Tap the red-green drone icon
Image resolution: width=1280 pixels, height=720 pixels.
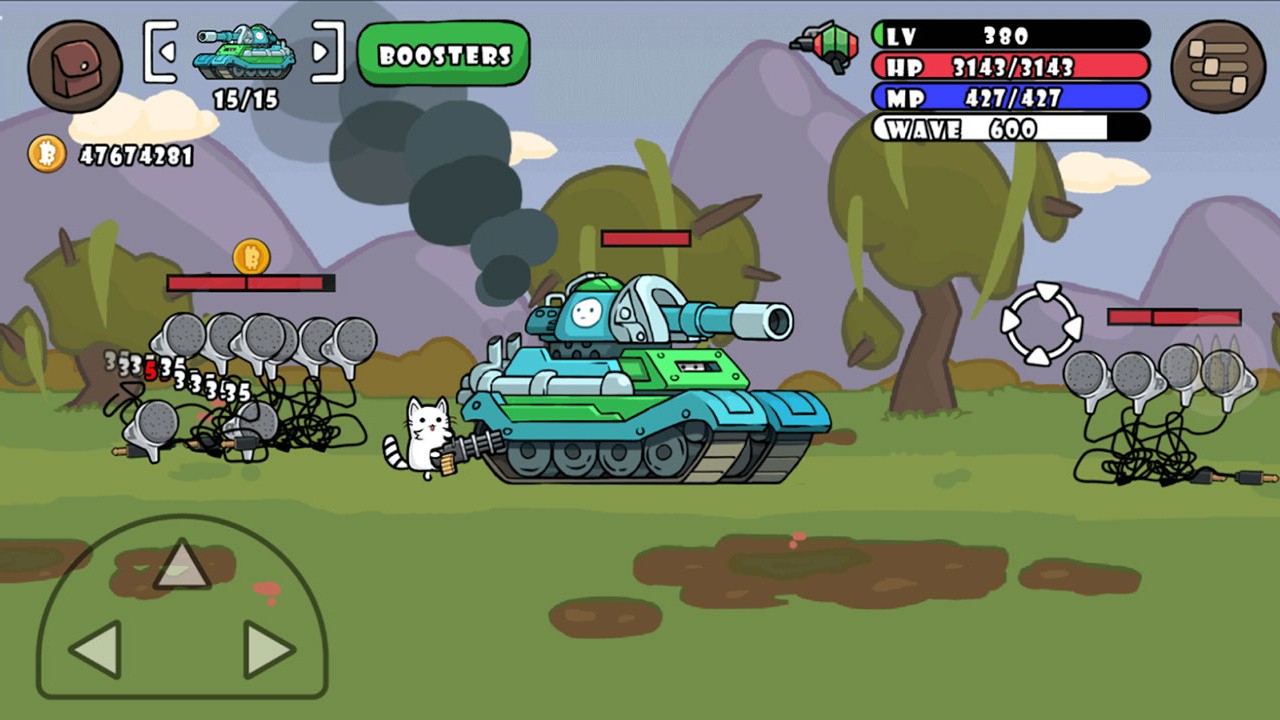(x=826, y=46)
